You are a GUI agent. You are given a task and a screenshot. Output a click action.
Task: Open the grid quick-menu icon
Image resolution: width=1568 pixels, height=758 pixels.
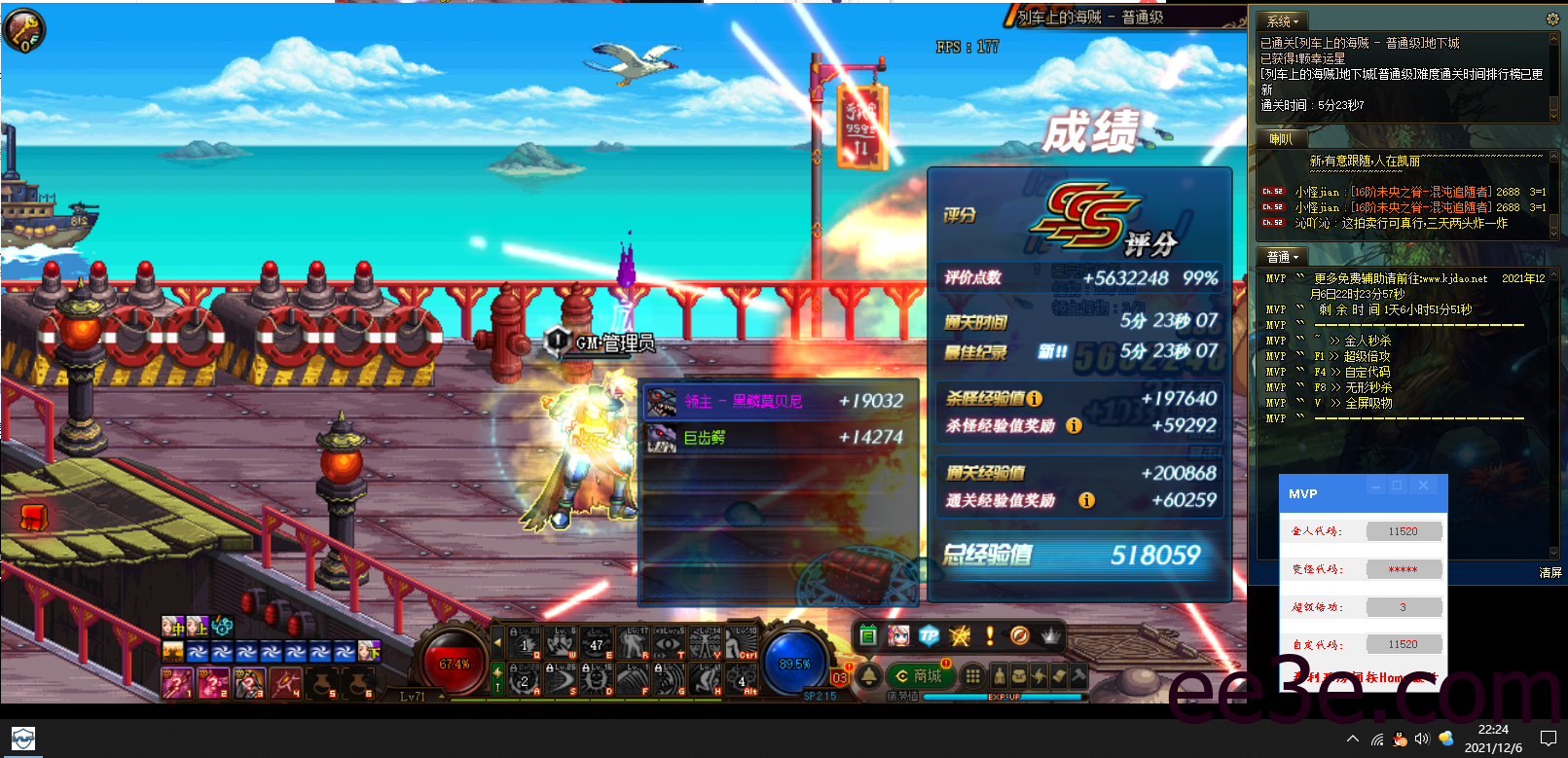[x=971, y=676]
